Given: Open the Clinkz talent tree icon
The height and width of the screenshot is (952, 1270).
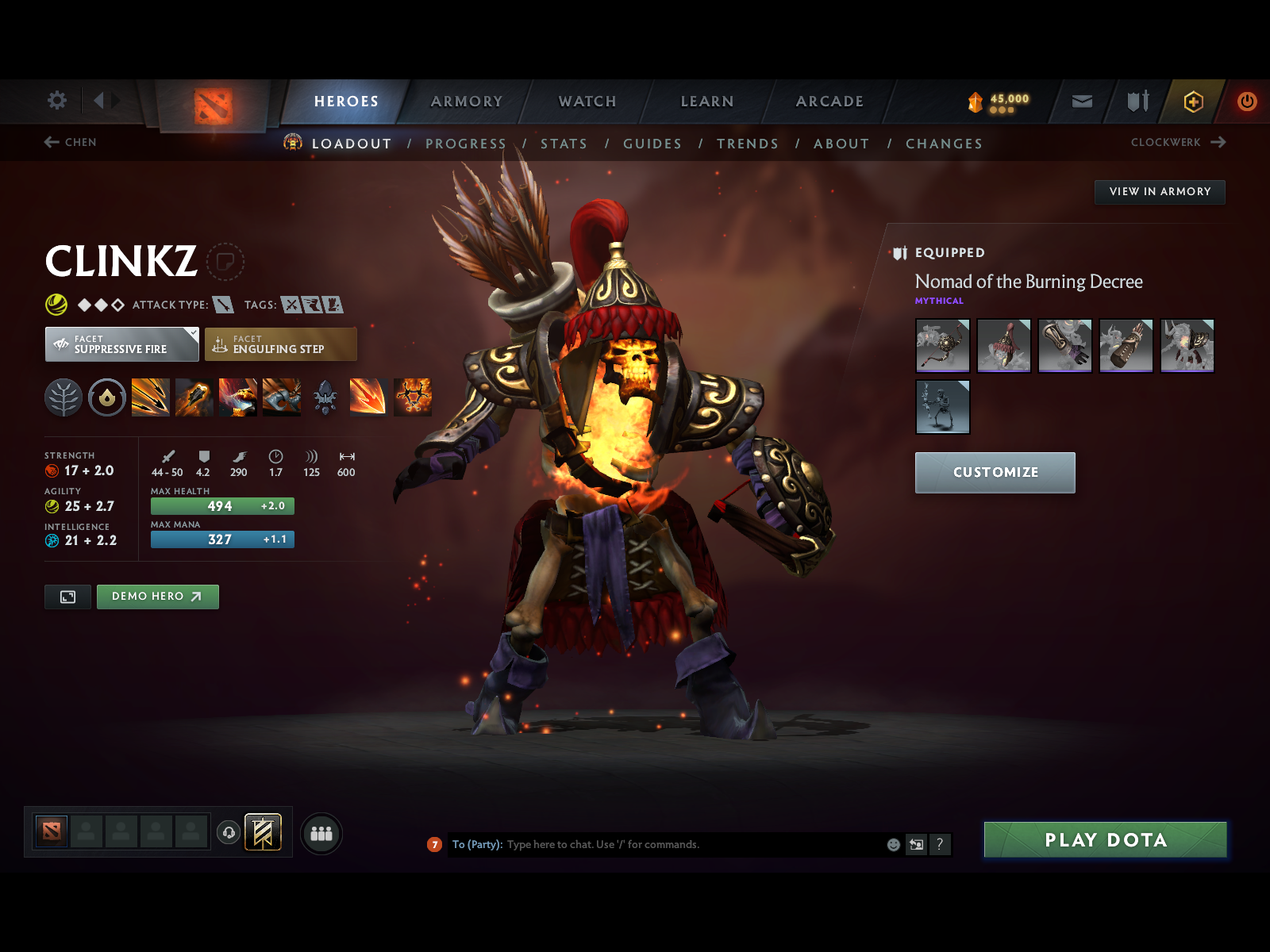Looking at the screenshot, I should (63, 398).
